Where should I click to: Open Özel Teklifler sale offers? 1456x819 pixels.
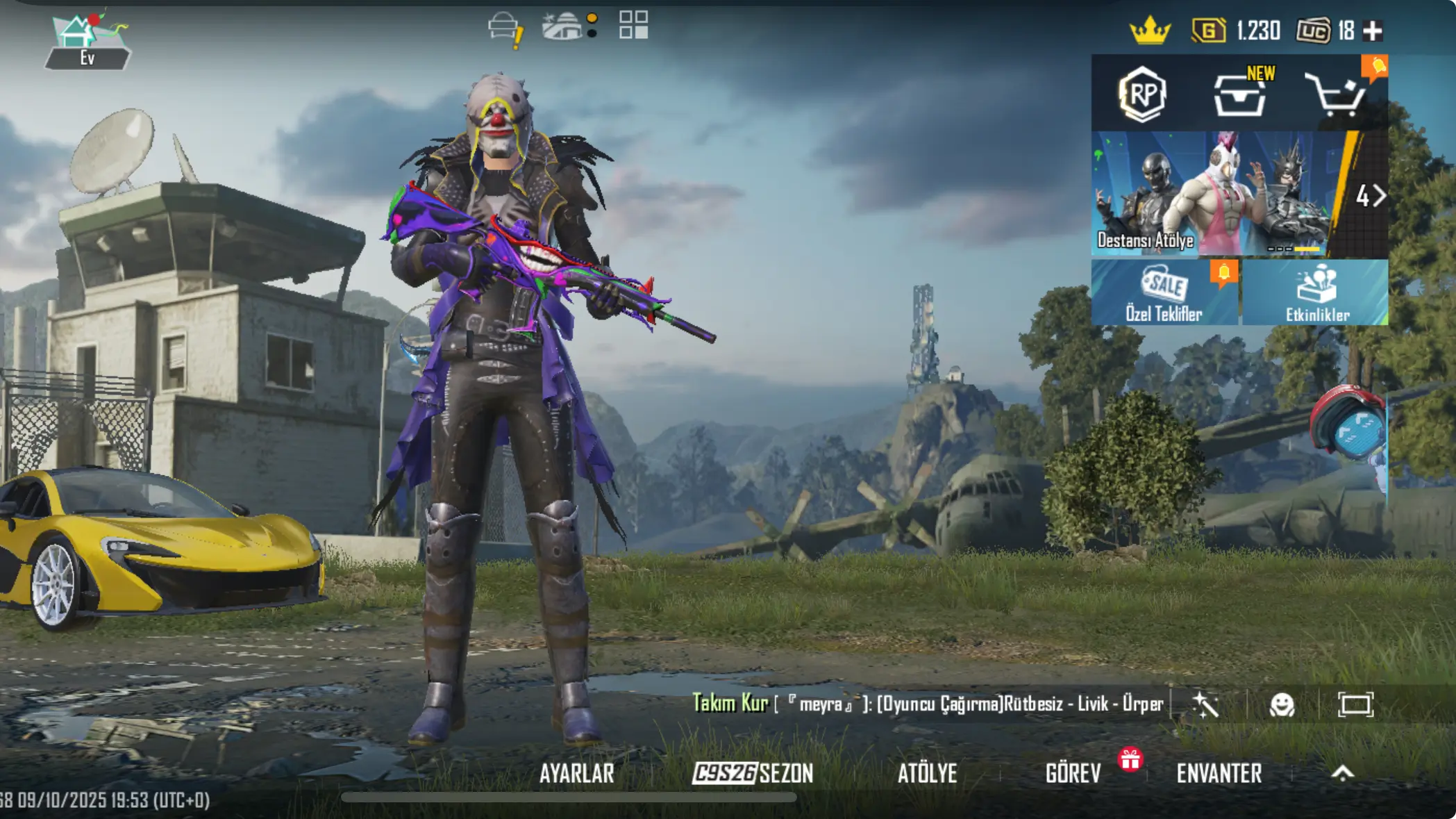point(1164,293)
